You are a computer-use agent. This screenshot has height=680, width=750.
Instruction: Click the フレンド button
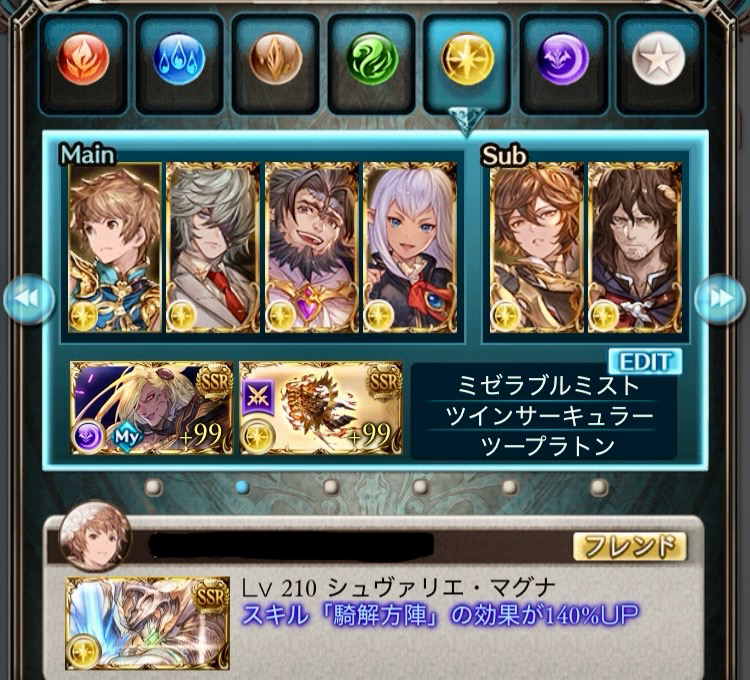tap(629, 546)
